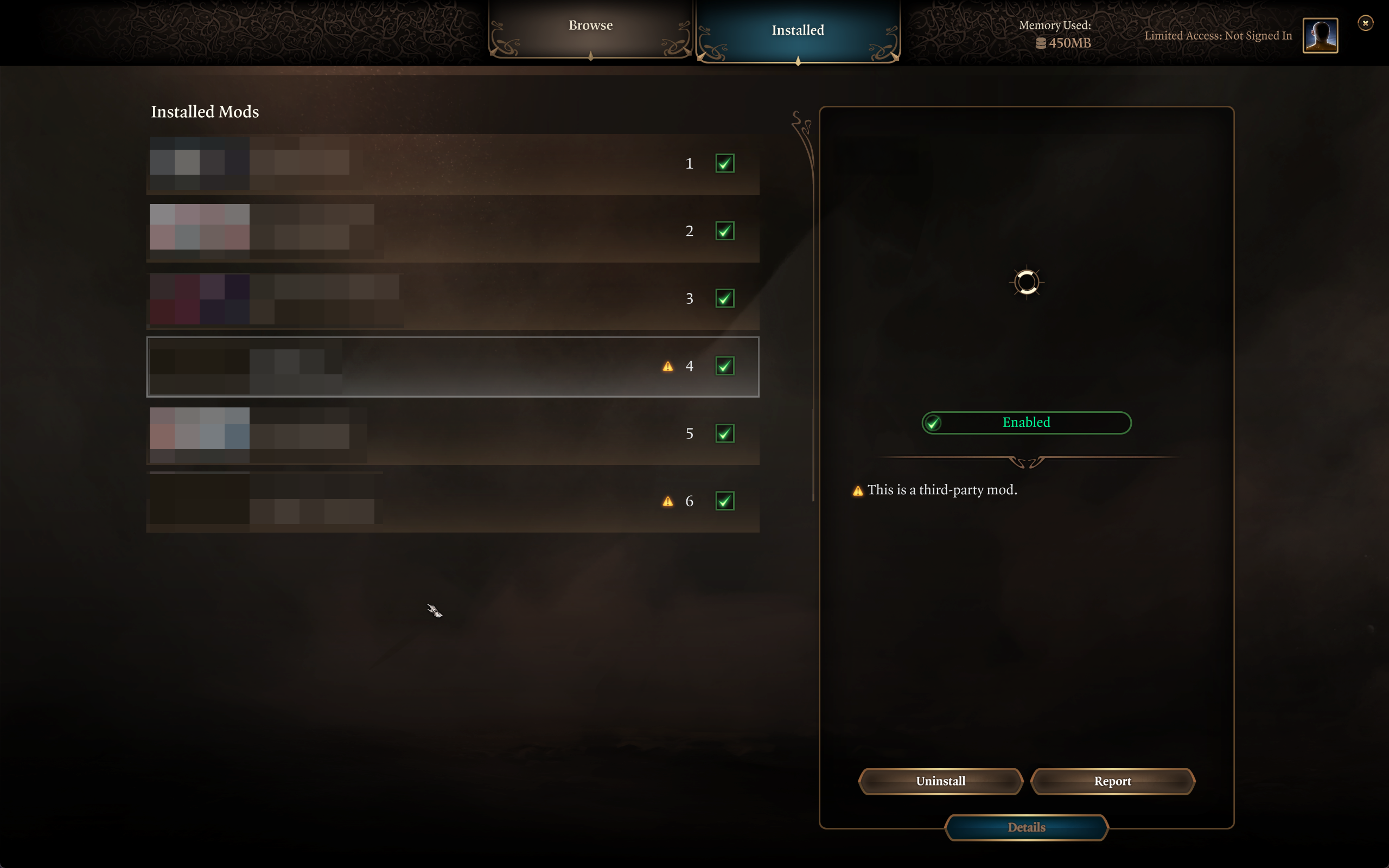Click the warning icon on mod 6
Viewport: 1389px width, 868px height.
667,502
